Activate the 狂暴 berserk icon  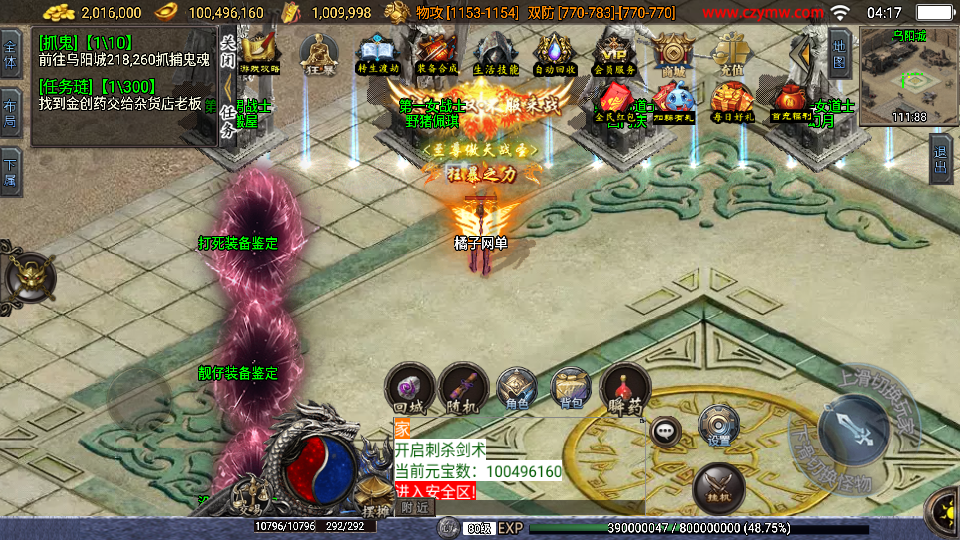click(320, 52)
